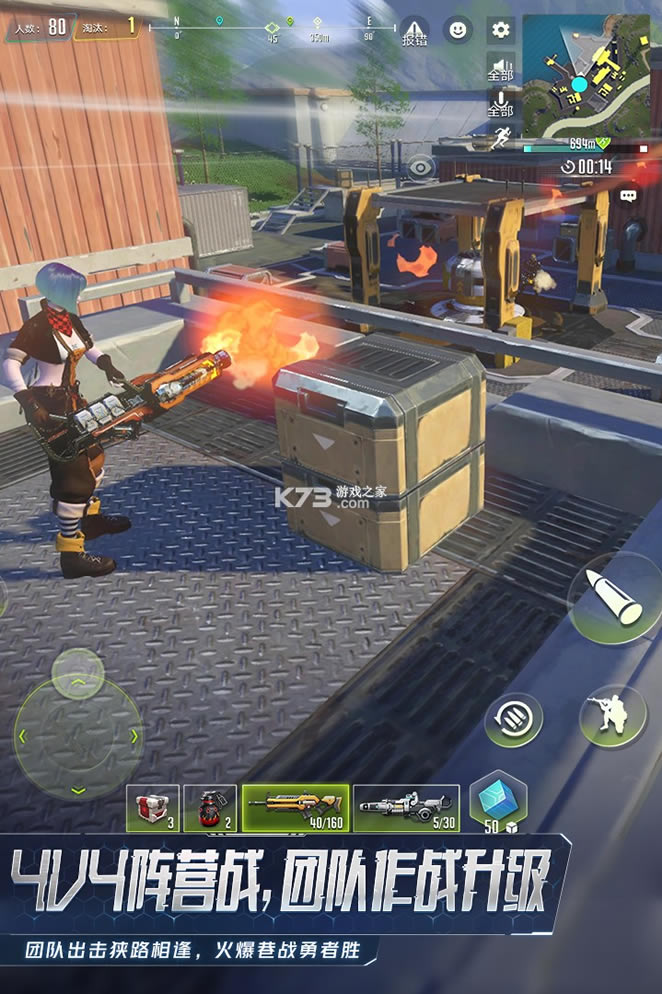Tap the virtual movement joystick
662x994 pixels.
[x=78, y=735]
